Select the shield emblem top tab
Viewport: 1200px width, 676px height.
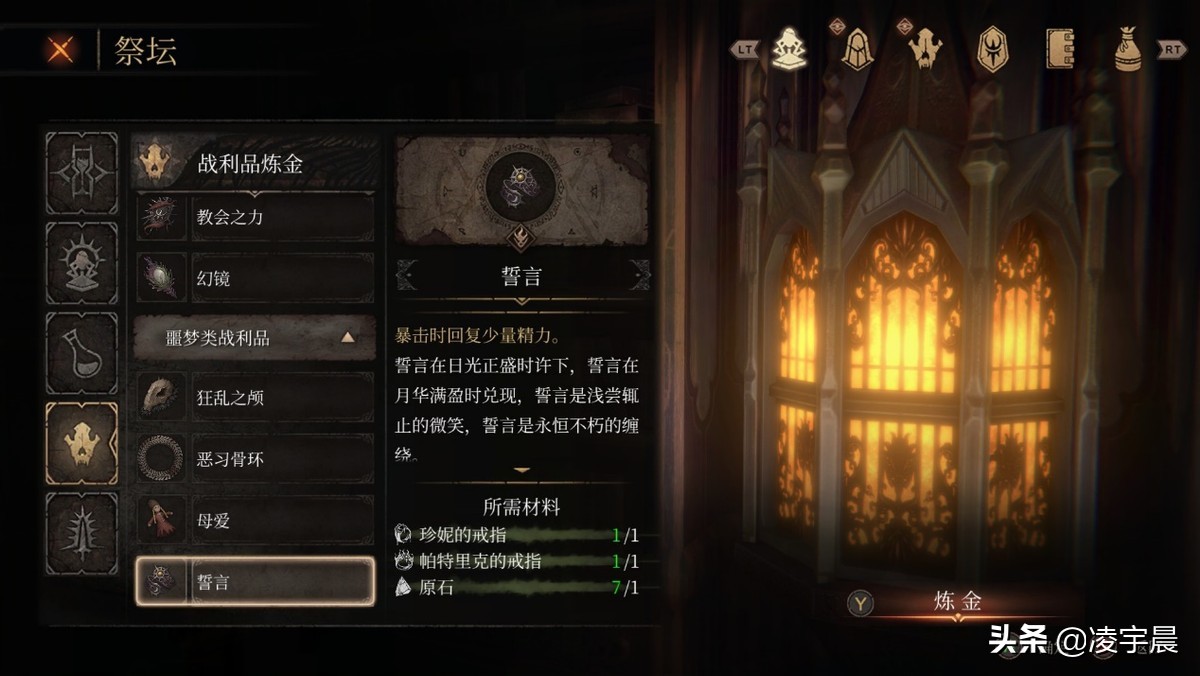992,48
